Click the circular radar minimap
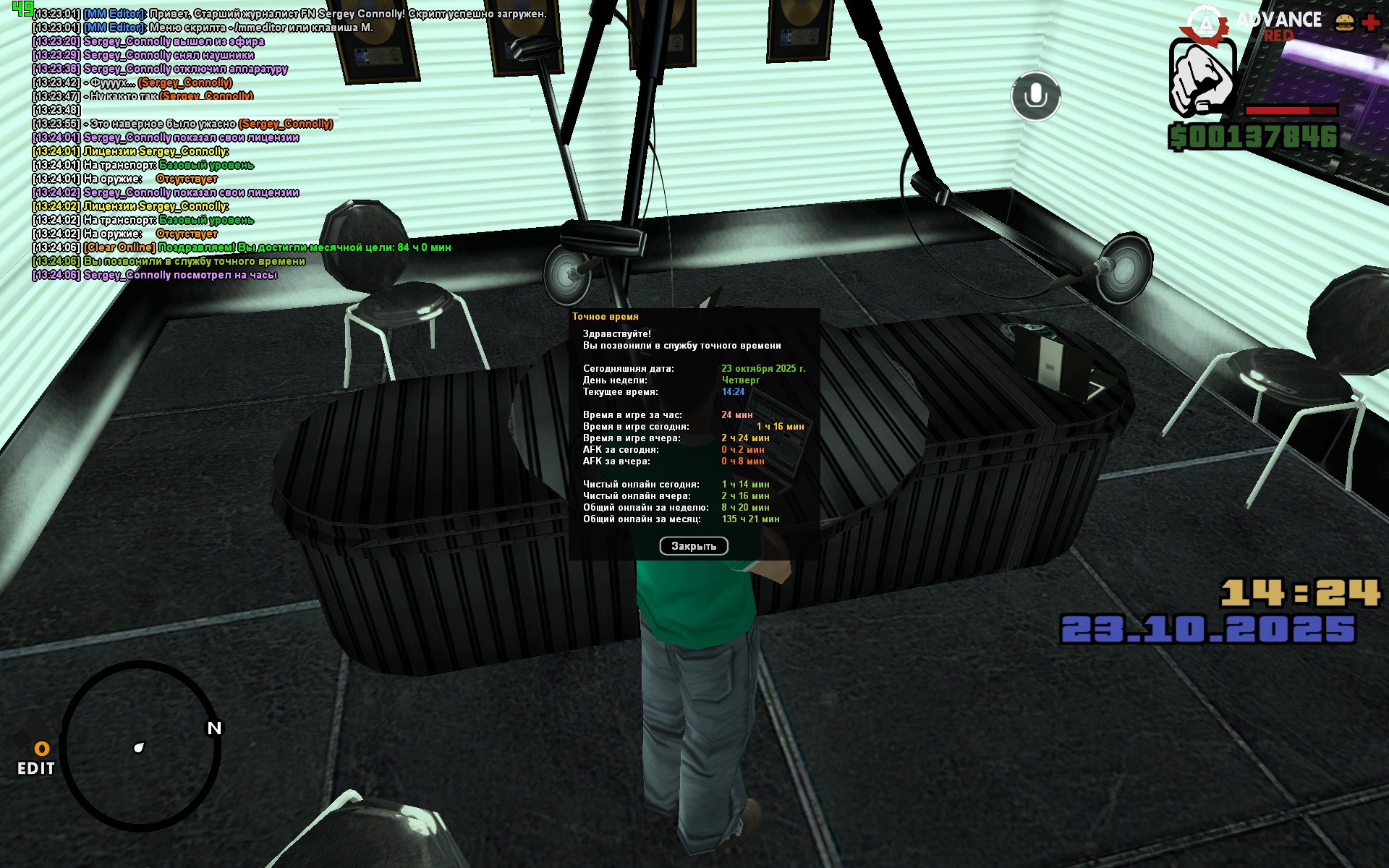The width and height of the screenshot is (1389, 868). tap(141, 746)
